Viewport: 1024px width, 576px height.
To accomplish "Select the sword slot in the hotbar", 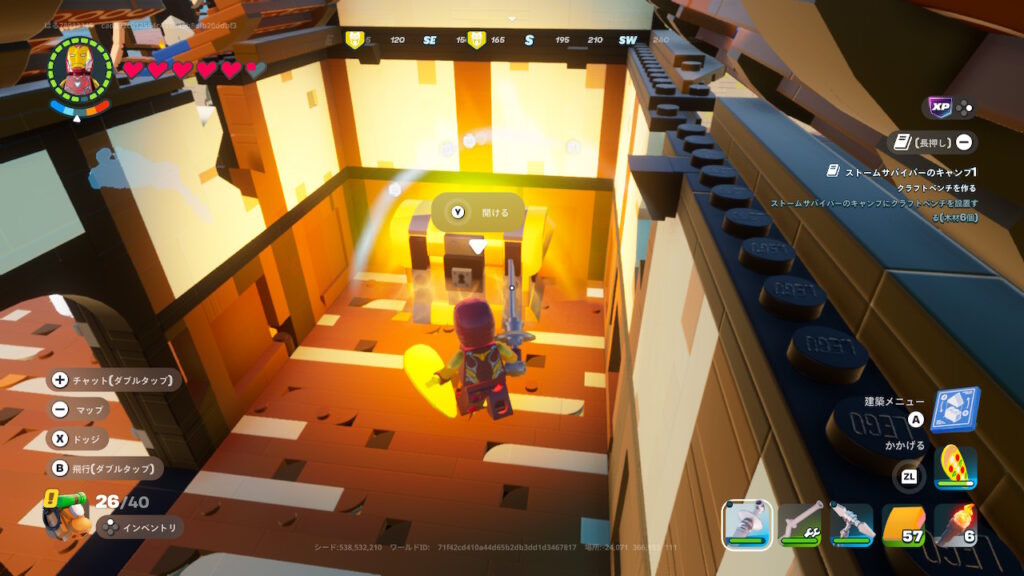I will 747,523.
